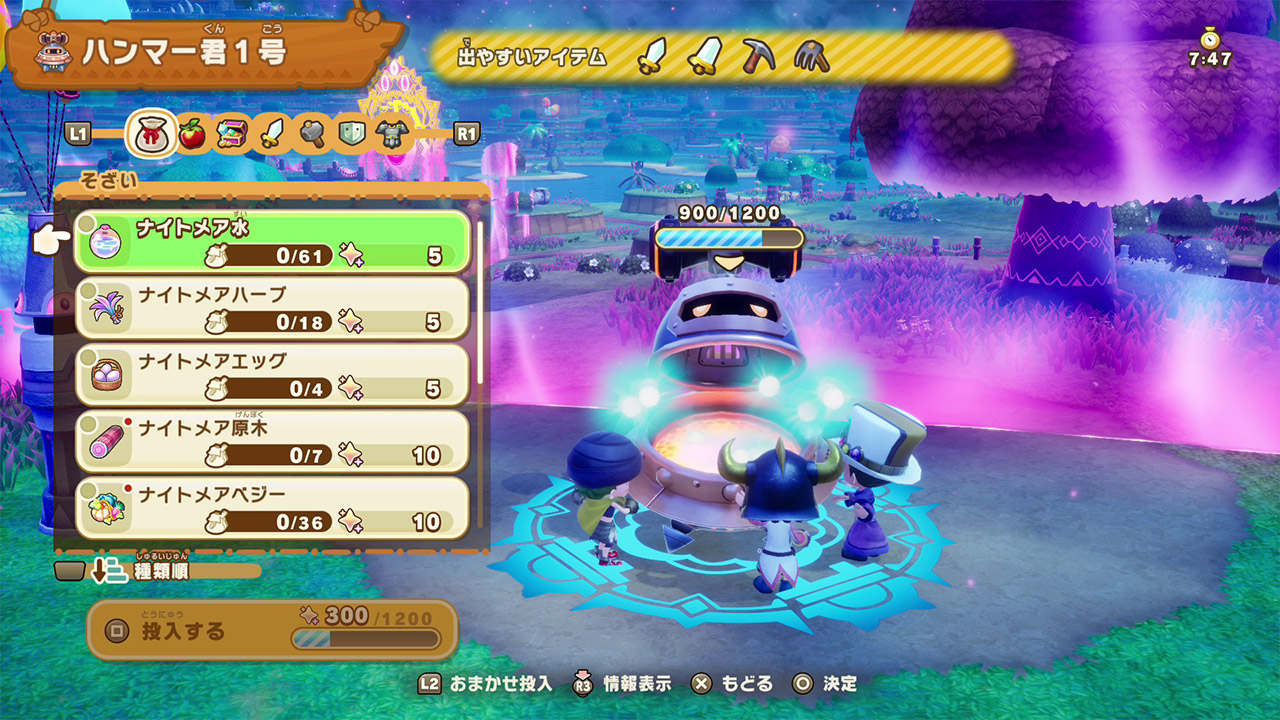Switch to the sword weapons tab
The height and width of the screenshot is (720, 1280).
point(271,133)
